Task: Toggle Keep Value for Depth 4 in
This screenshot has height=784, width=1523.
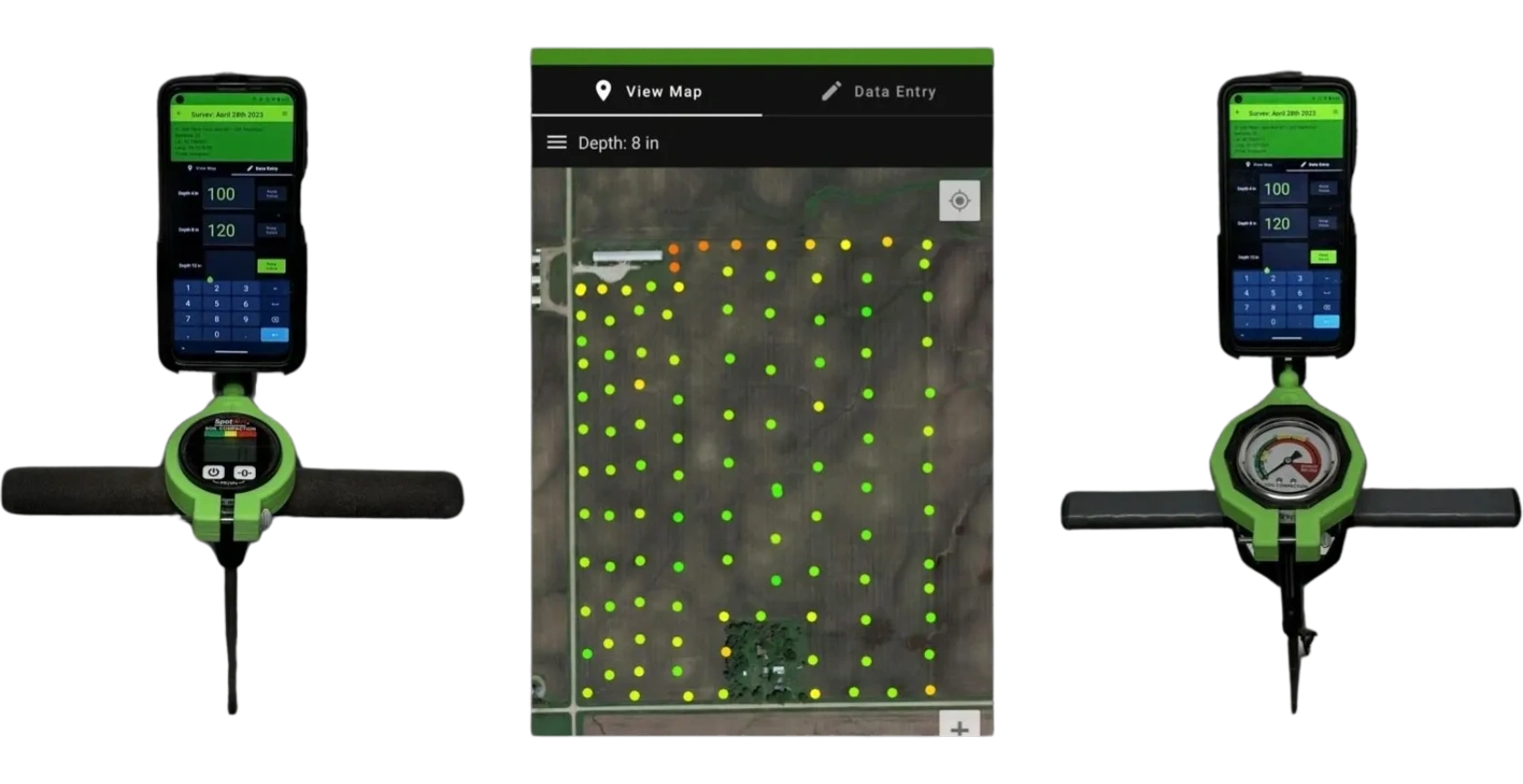Action: 272,193
